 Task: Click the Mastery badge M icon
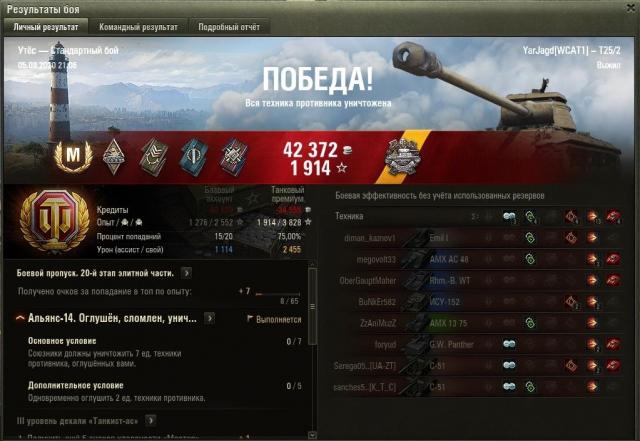point(72,155)
